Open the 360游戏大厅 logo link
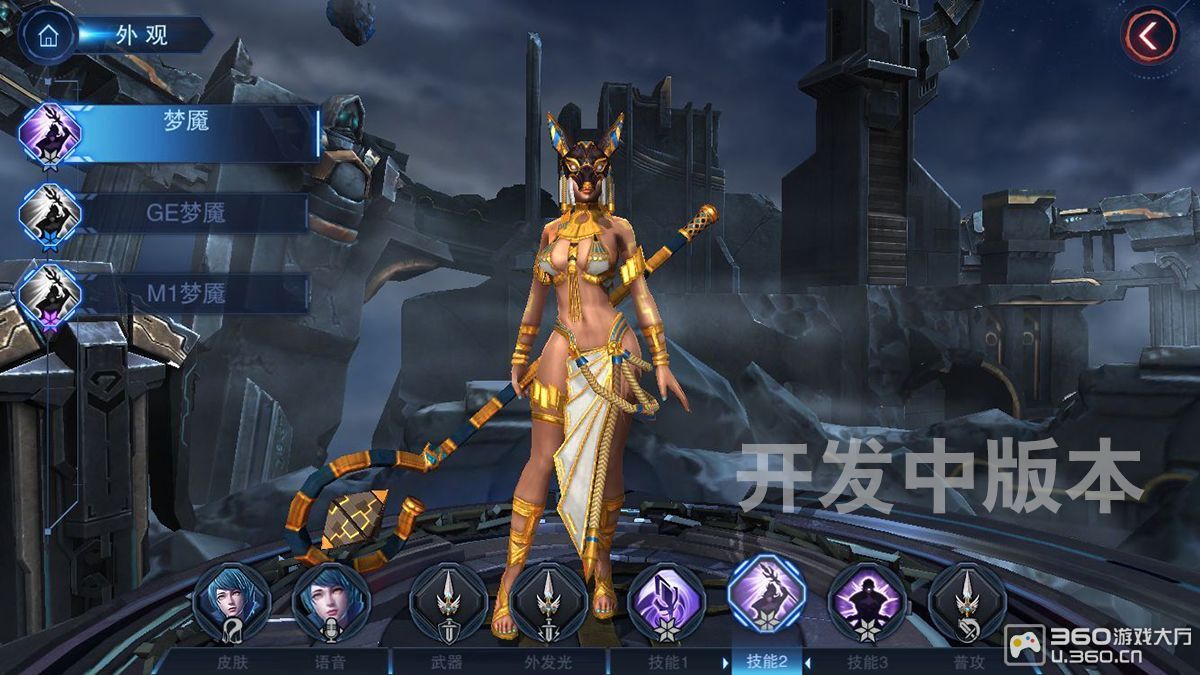 tap(1098, 645)
